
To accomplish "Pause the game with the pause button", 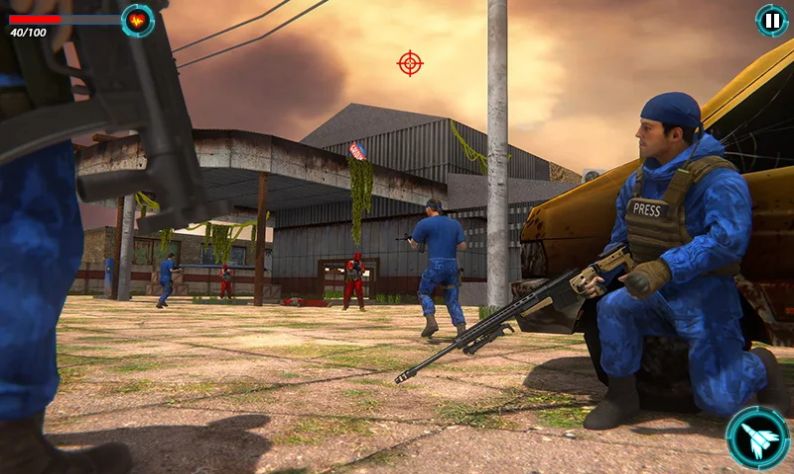I will tap(771, 20).
